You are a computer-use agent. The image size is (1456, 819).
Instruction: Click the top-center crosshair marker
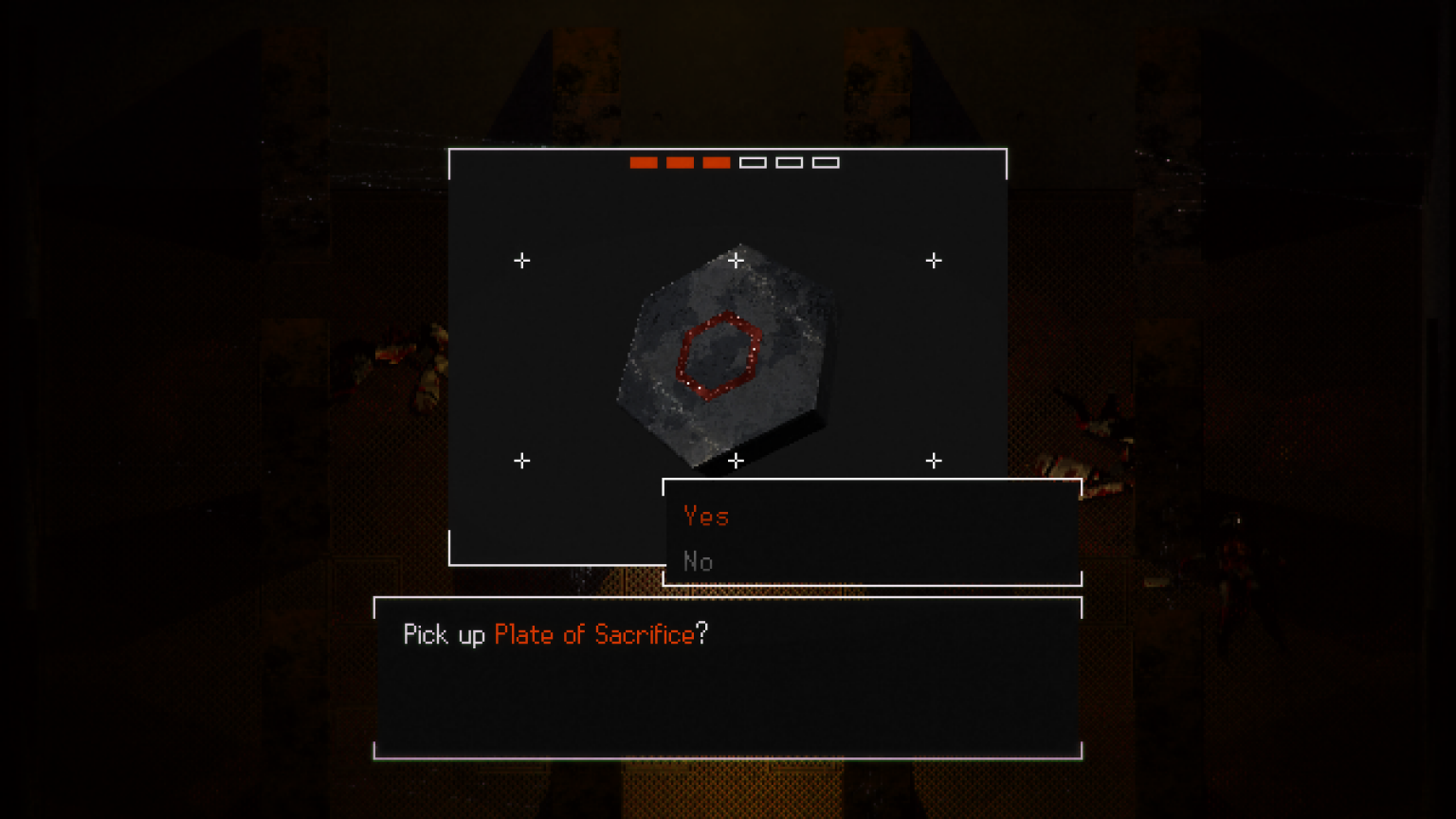pyautogui.click(x=737, y=261)
